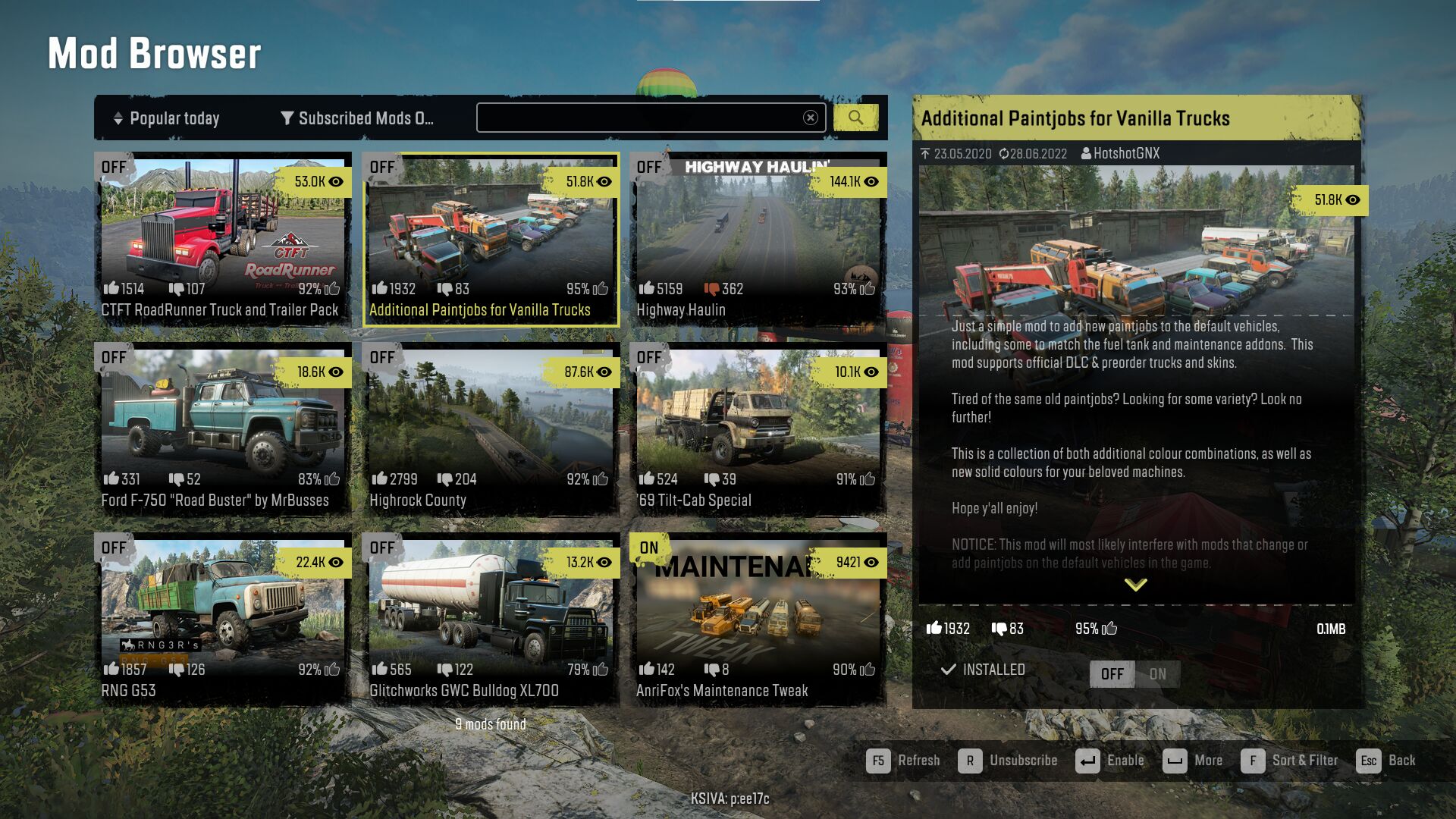Click Unsubscribe in the bottom bar

pyautogui.click(x=1008, y=761)
